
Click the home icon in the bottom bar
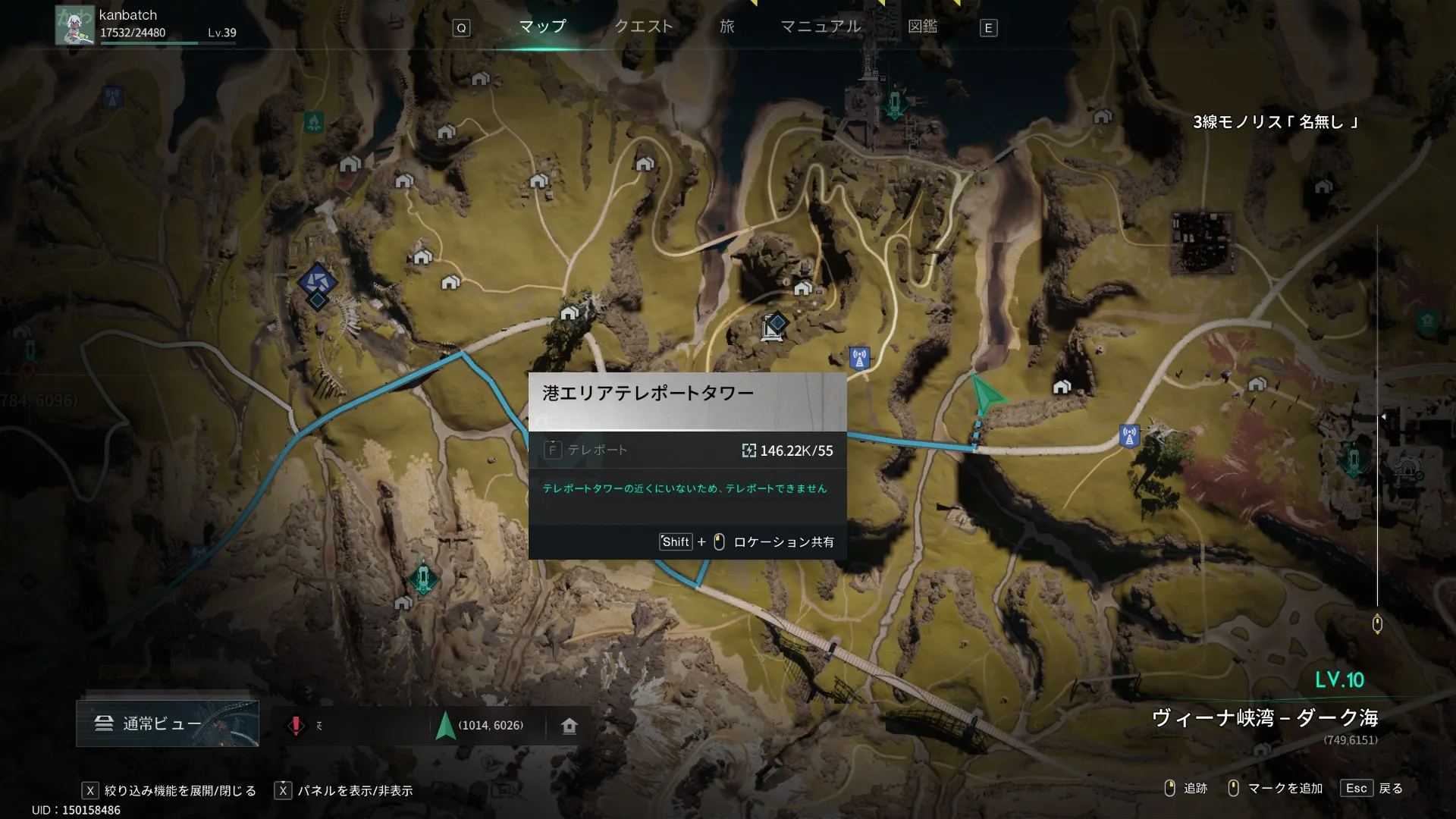click(x=570, y=726)
